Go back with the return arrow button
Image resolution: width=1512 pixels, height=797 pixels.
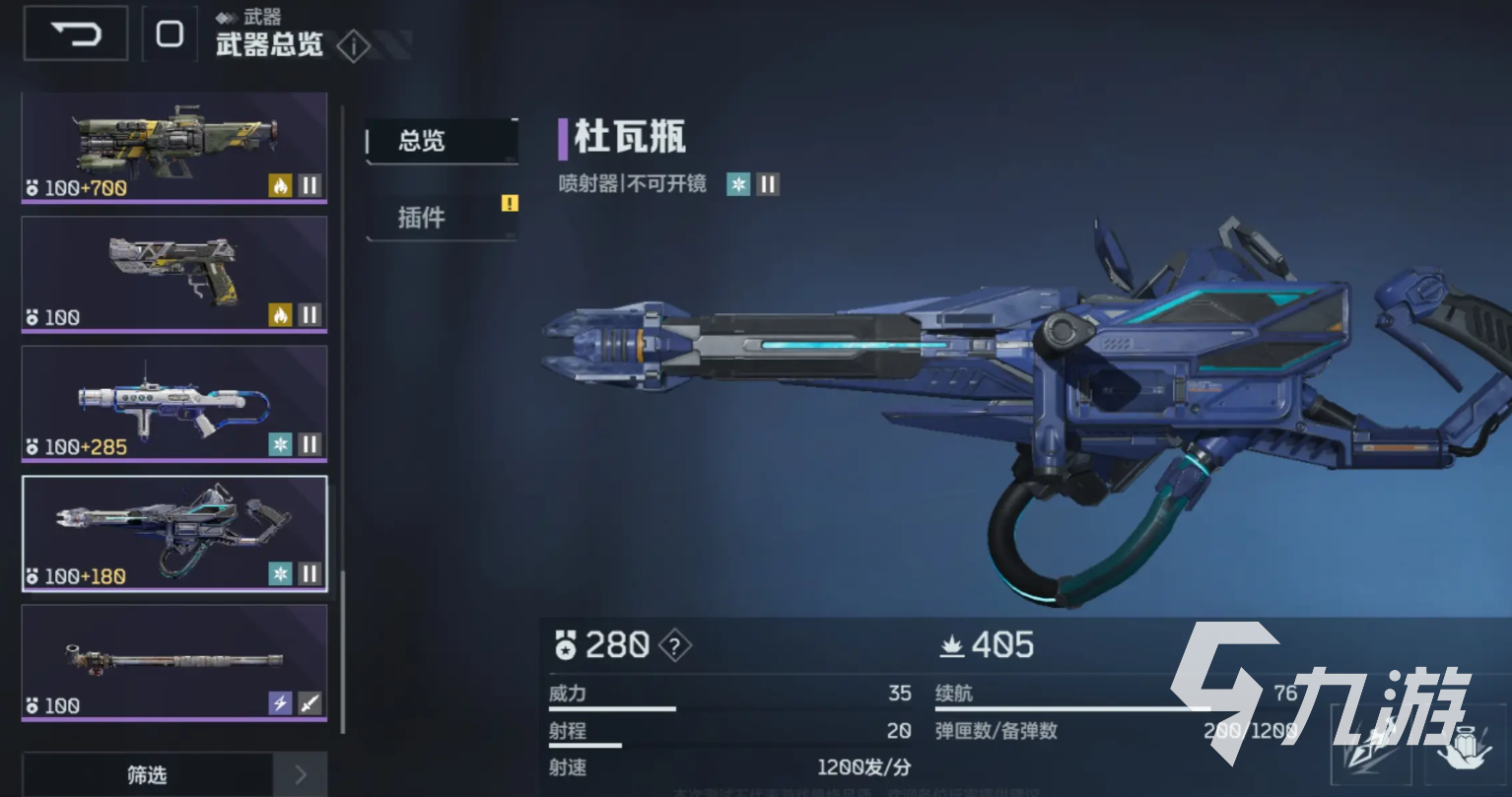point(76,33)
